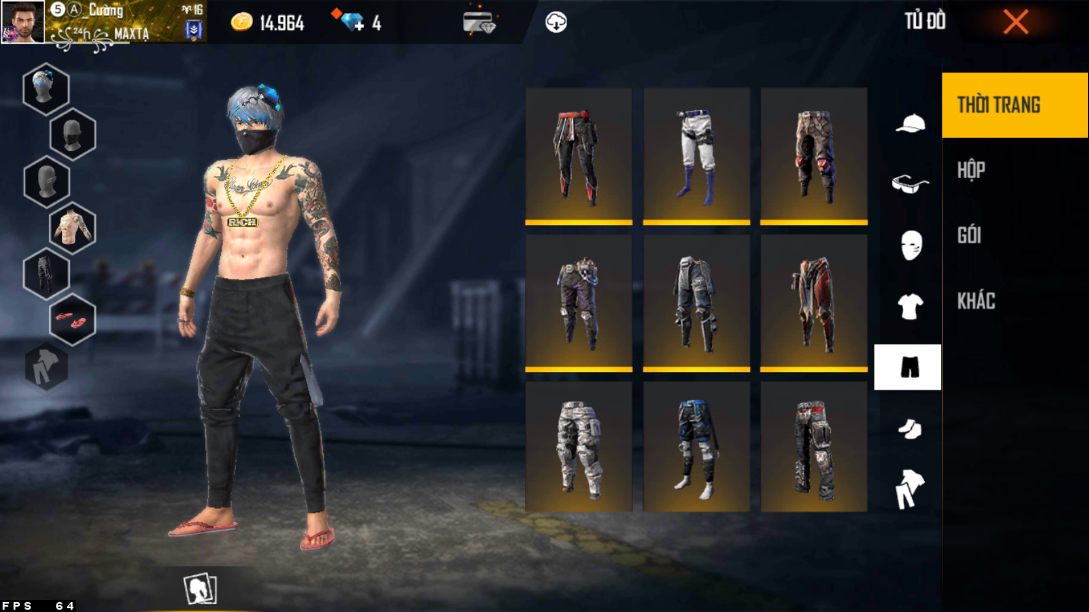Choose the full outfit set category
The image size is (1089, 612).
point(909,488)
